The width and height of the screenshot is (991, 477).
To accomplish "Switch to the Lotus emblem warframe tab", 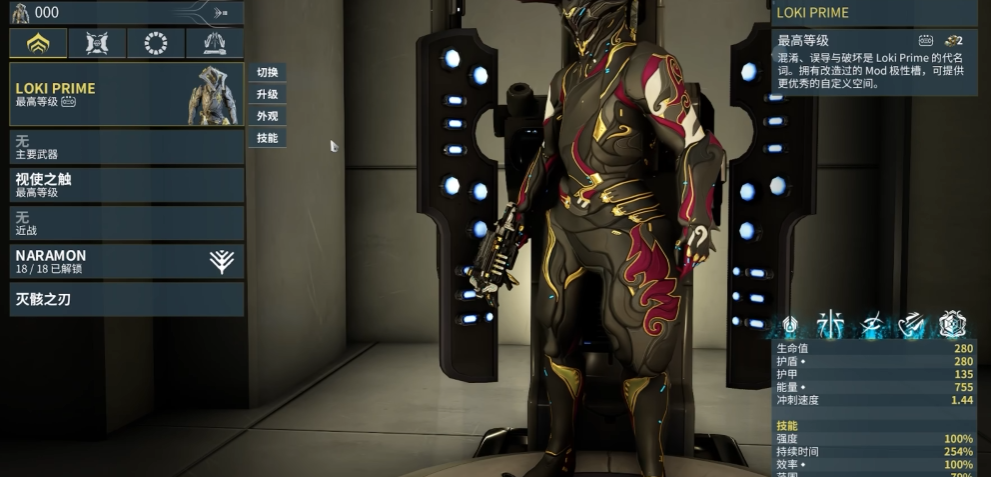I will point(39,43).
